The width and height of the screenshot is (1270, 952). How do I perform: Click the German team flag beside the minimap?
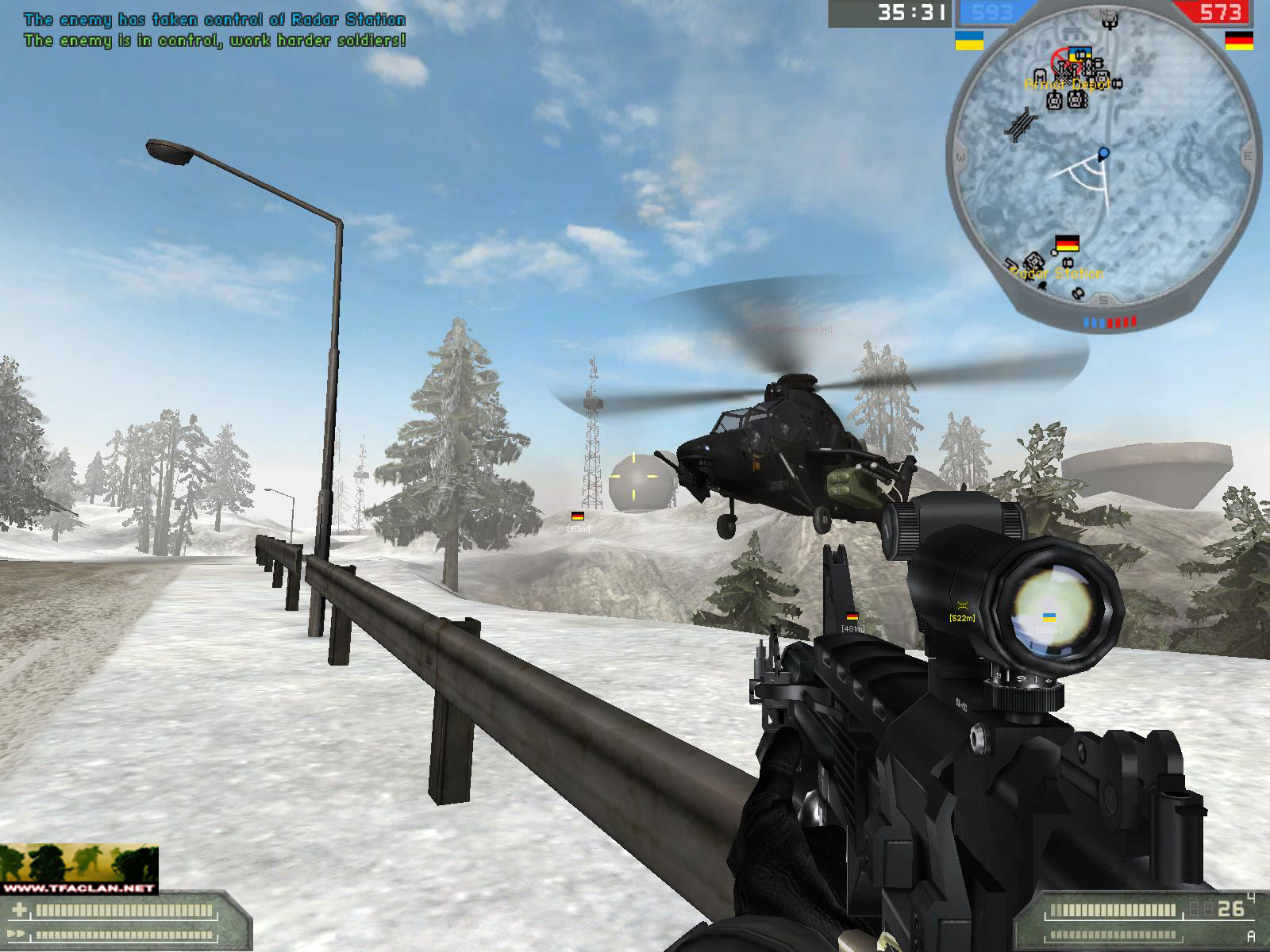point(1238,40)
